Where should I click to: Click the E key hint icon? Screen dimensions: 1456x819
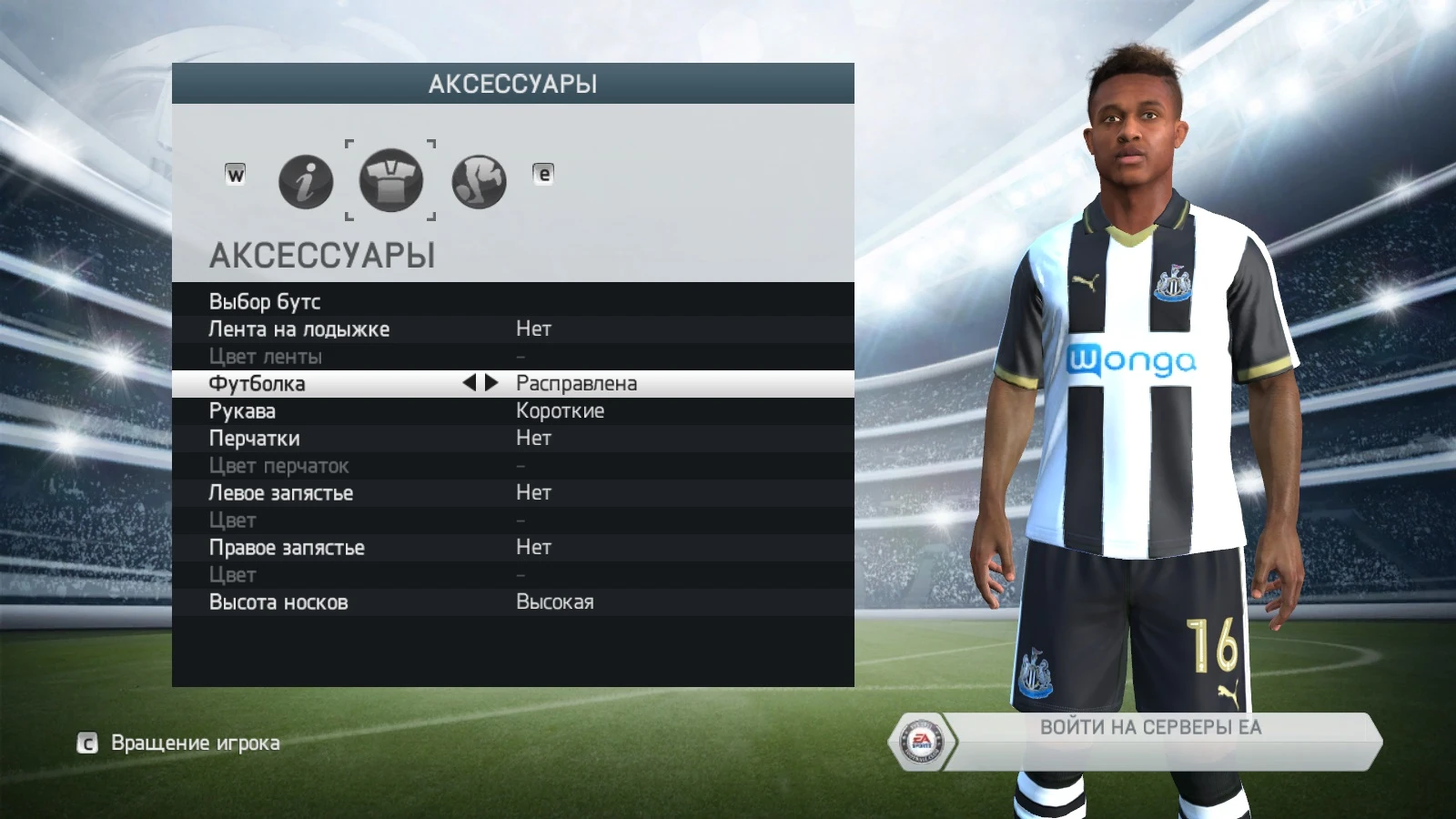click(543, 173)
